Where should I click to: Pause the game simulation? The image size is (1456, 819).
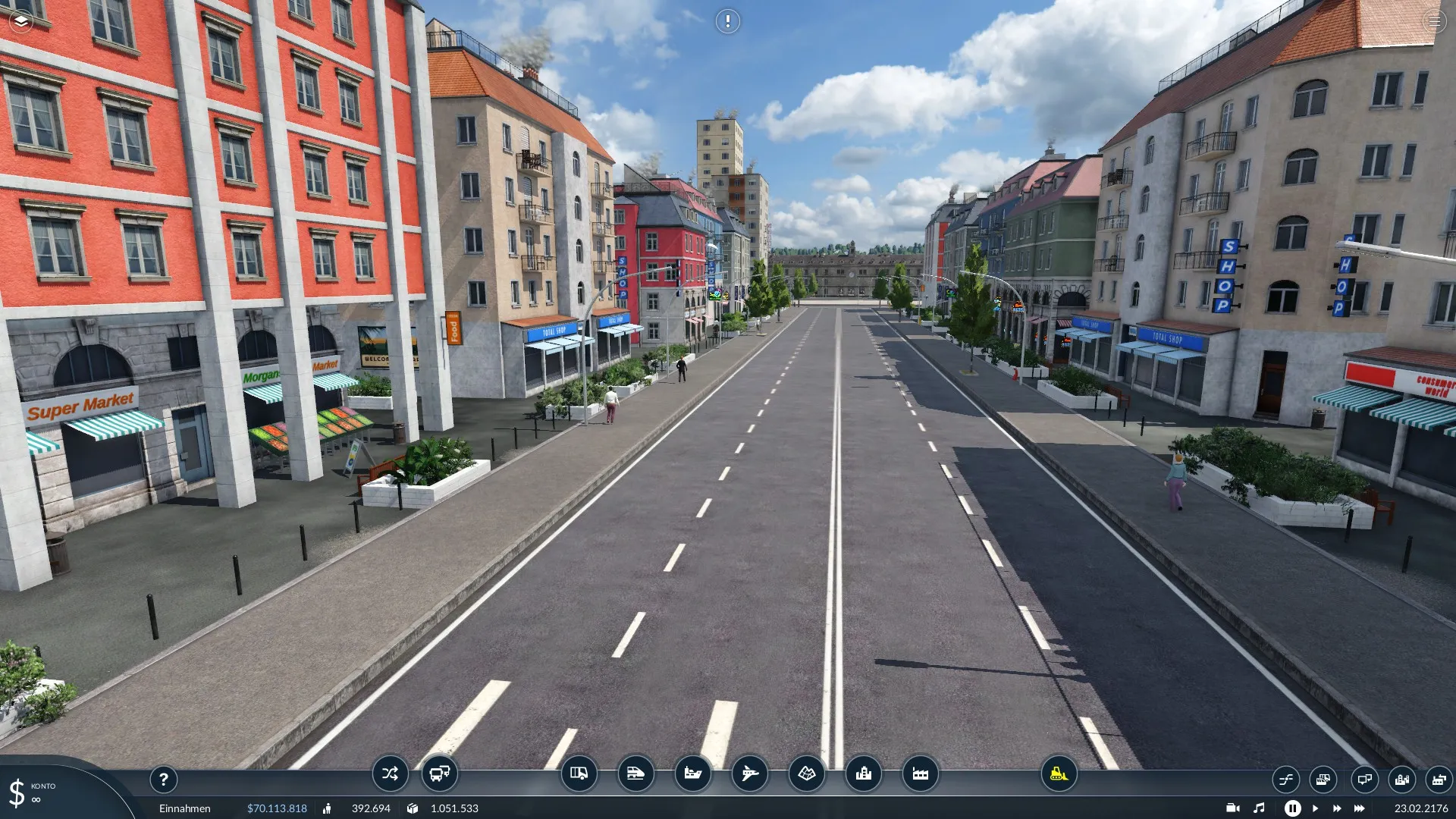tap(1292, 808)
